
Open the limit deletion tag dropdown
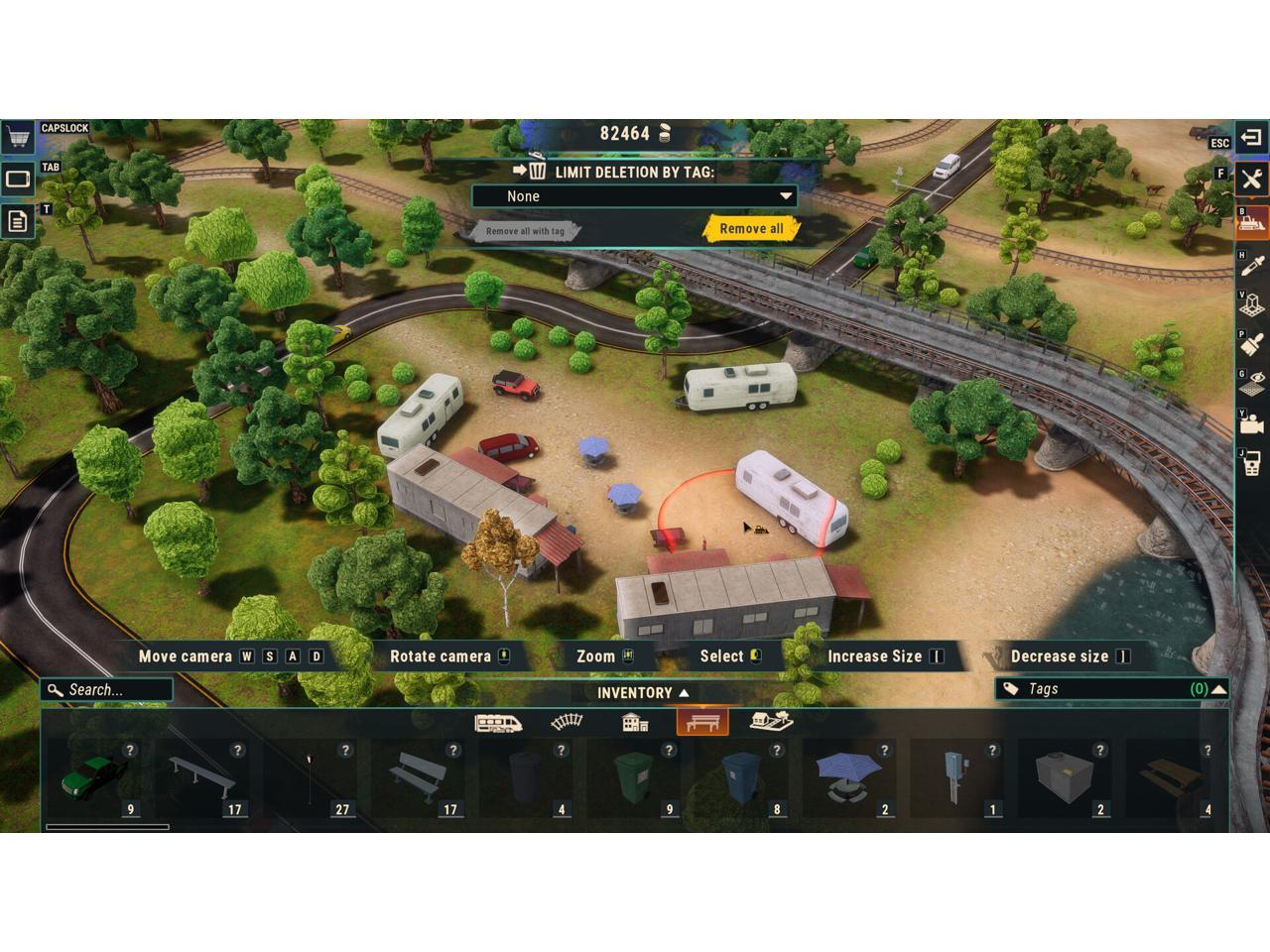click(635, 196)
